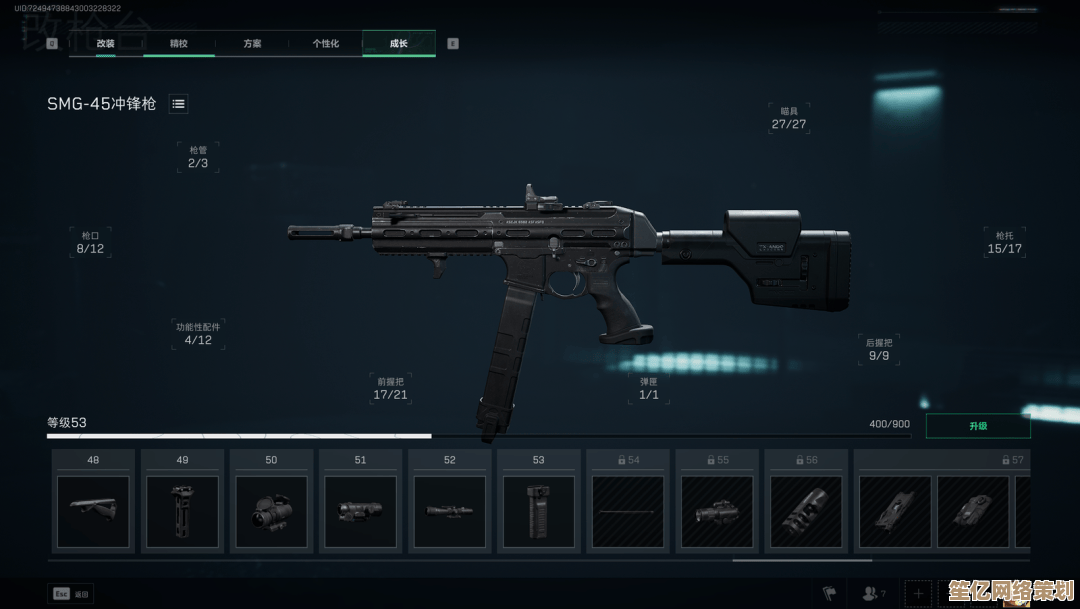Open the 功能性配件 4/12 attachment slot
The height and width of the screenshot is (609, 1080).
point(198,334)
